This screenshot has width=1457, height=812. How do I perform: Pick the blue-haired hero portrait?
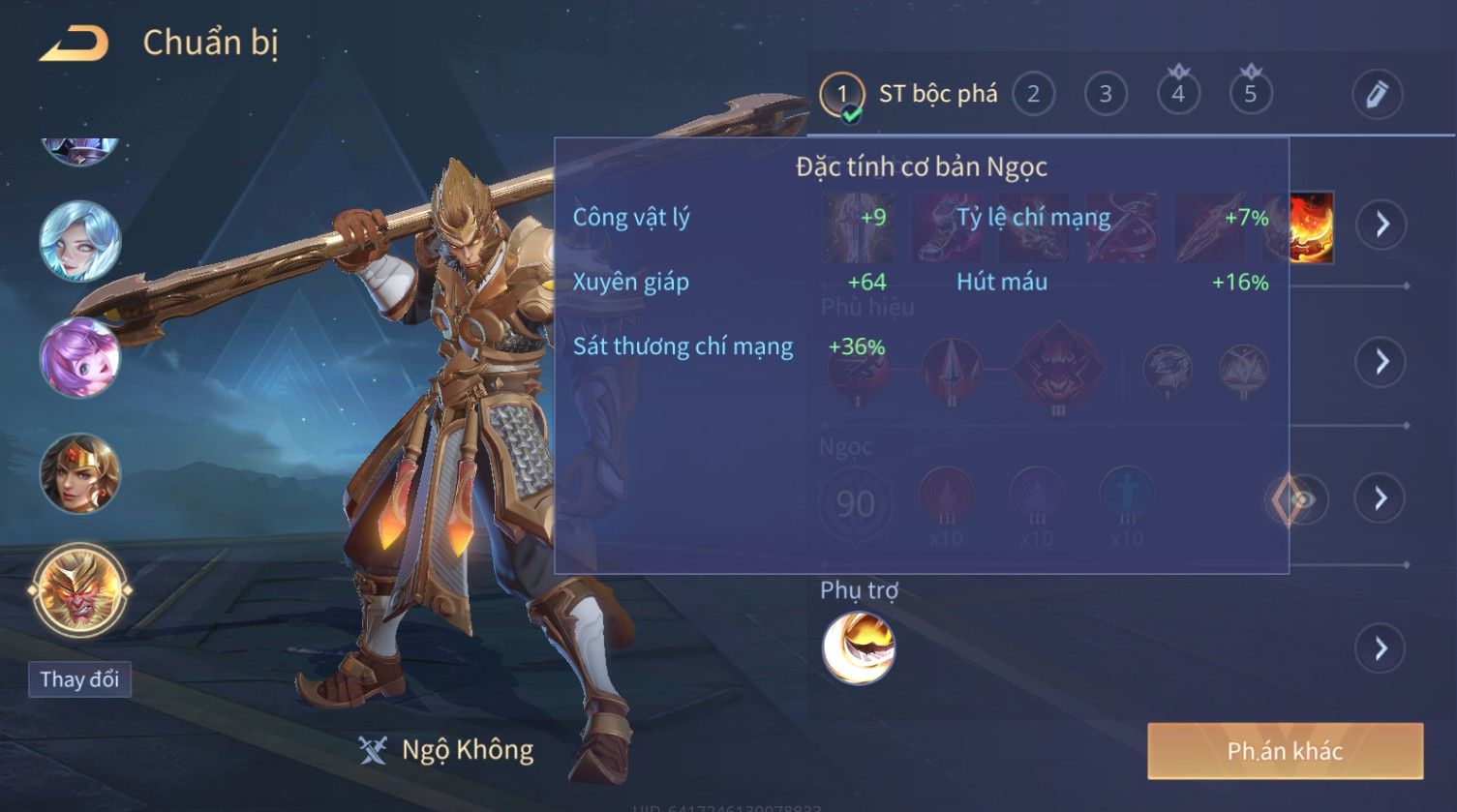[x=80, y=242]
